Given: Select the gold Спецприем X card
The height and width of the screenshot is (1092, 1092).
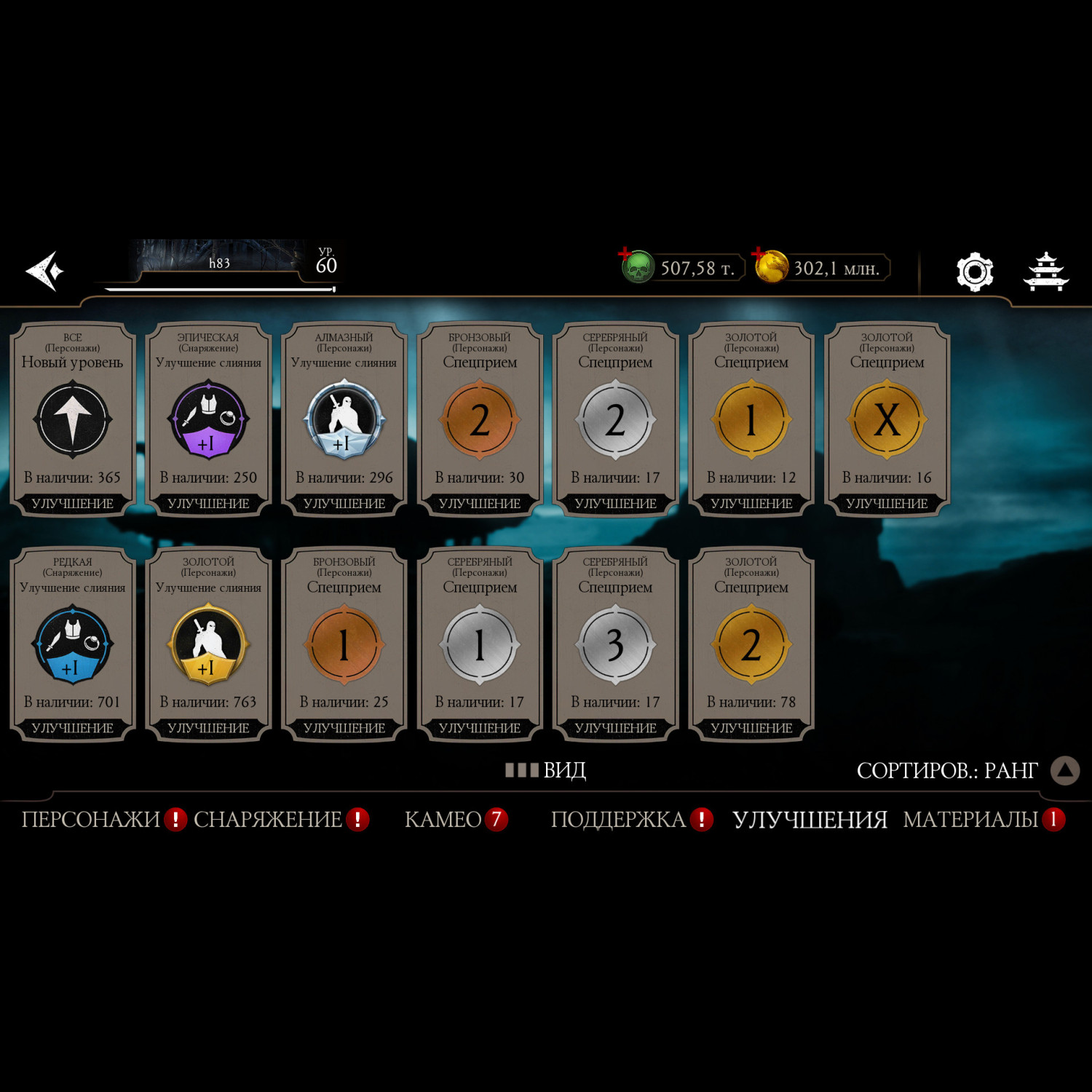Looking at the screenshot, I should click(x=887, y=420).
